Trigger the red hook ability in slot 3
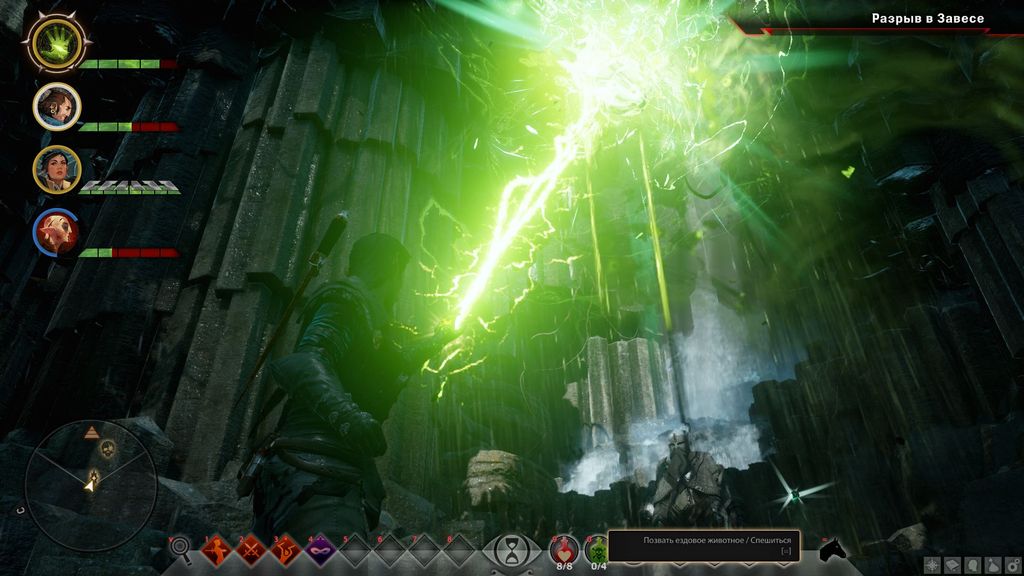This screenshot has height=576, width=1024. (x=286, y=549)
